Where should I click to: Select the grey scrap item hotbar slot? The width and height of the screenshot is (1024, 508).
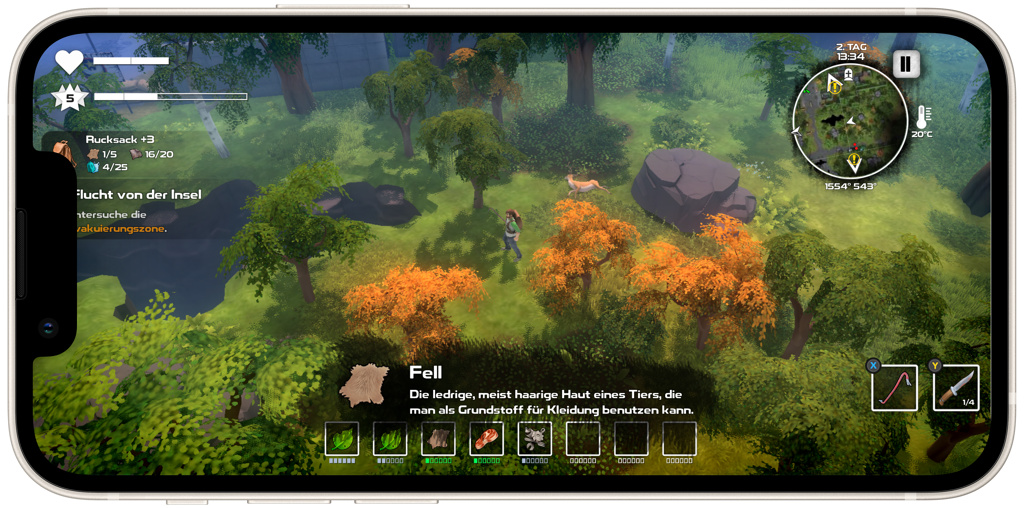click(534, 439)
